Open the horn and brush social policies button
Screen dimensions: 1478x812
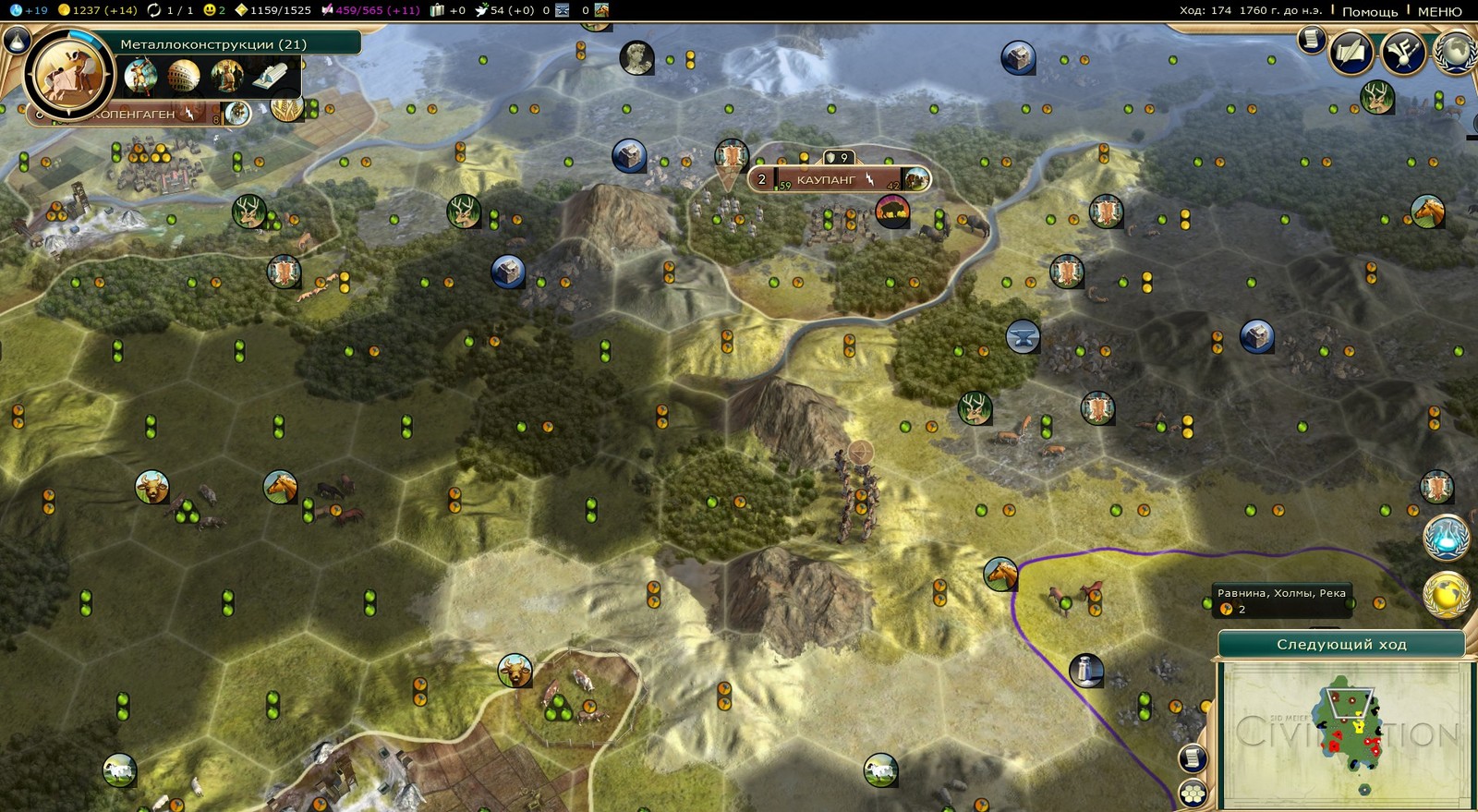[1403, 52]
